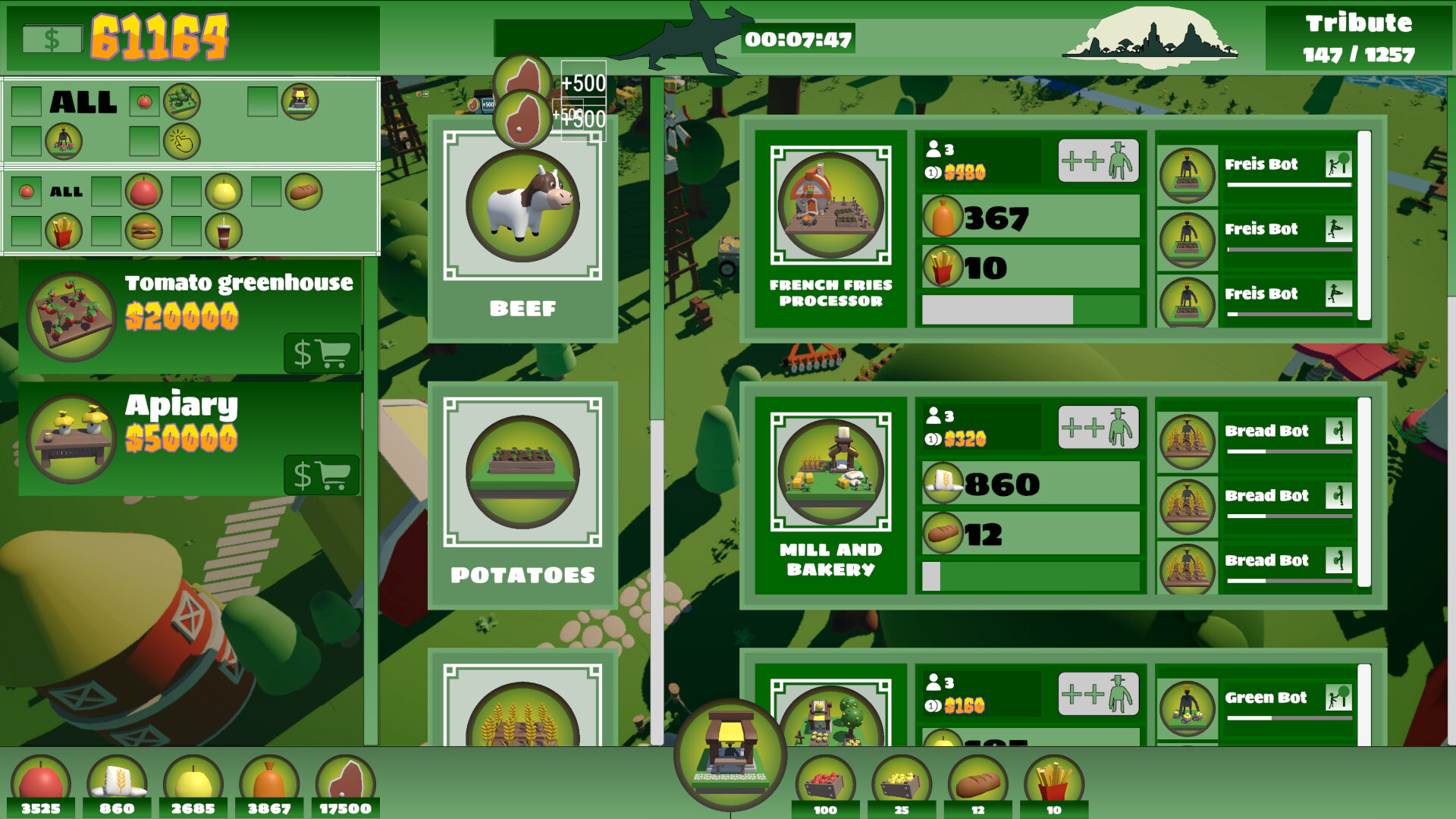Toggle the ALL buildings filter checkbox
The image size is (1456, 819).
27,100
